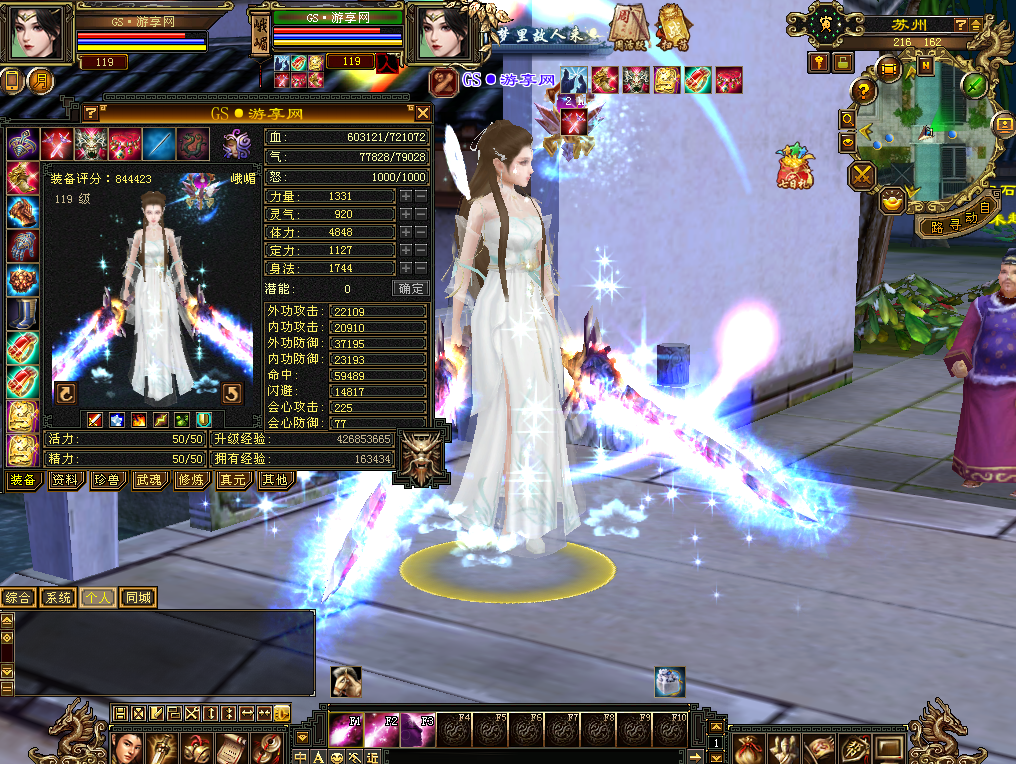Open the 真元 tab
Viewport: 1016px width, 764px height.
coord(232,480)
